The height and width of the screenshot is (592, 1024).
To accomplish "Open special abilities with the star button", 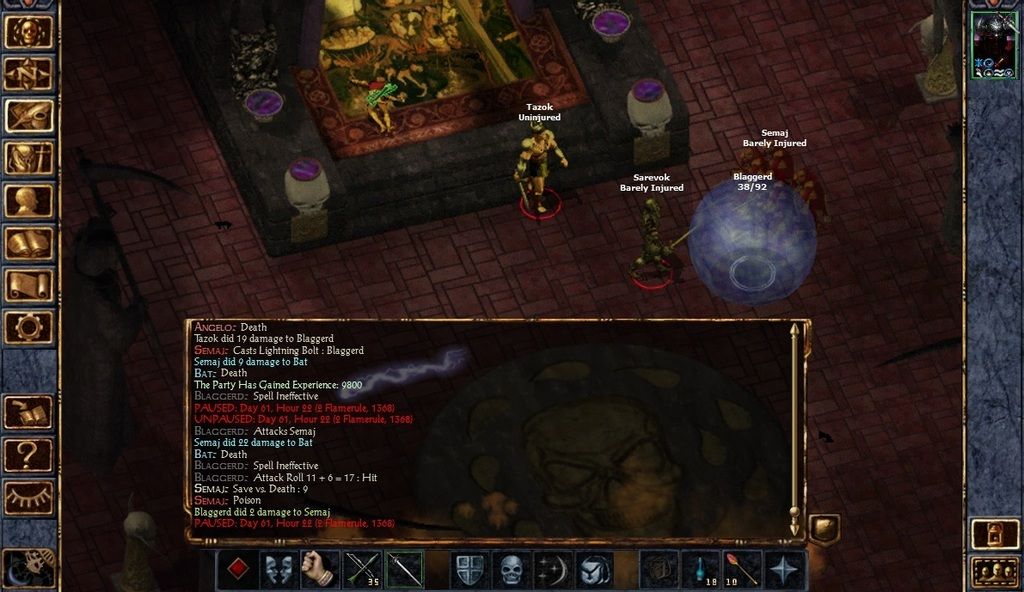I will pos(786,570).
